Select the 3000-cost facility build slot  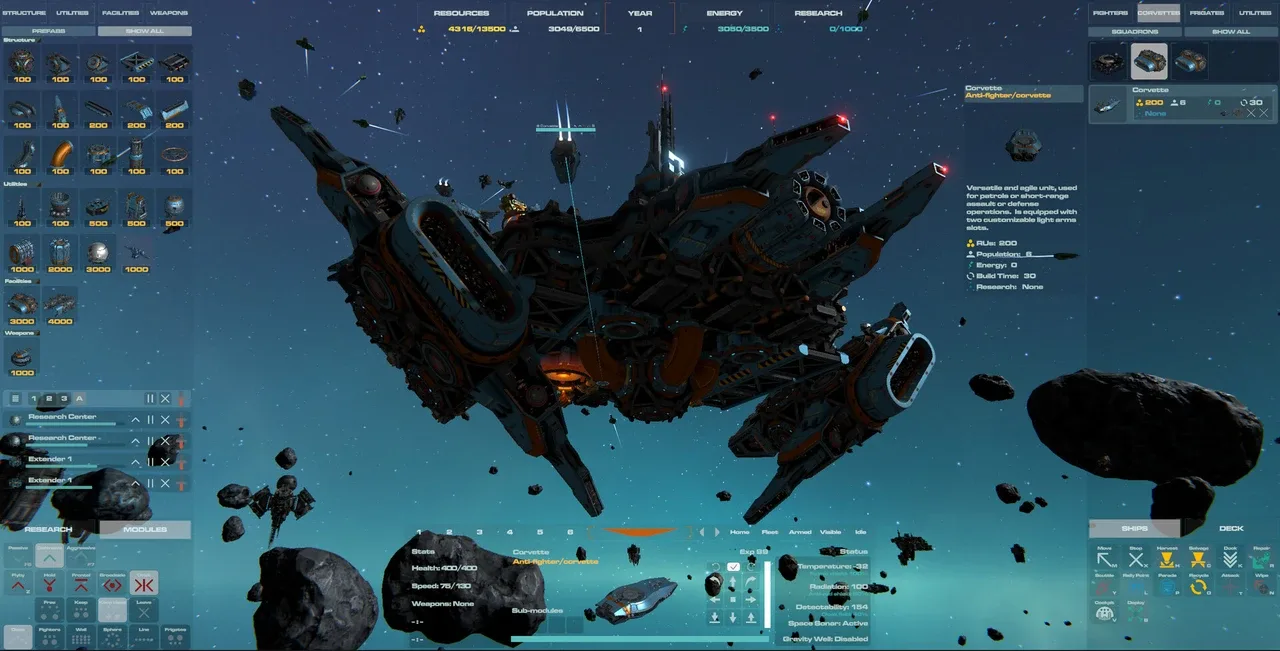click(x=22, y=307)
